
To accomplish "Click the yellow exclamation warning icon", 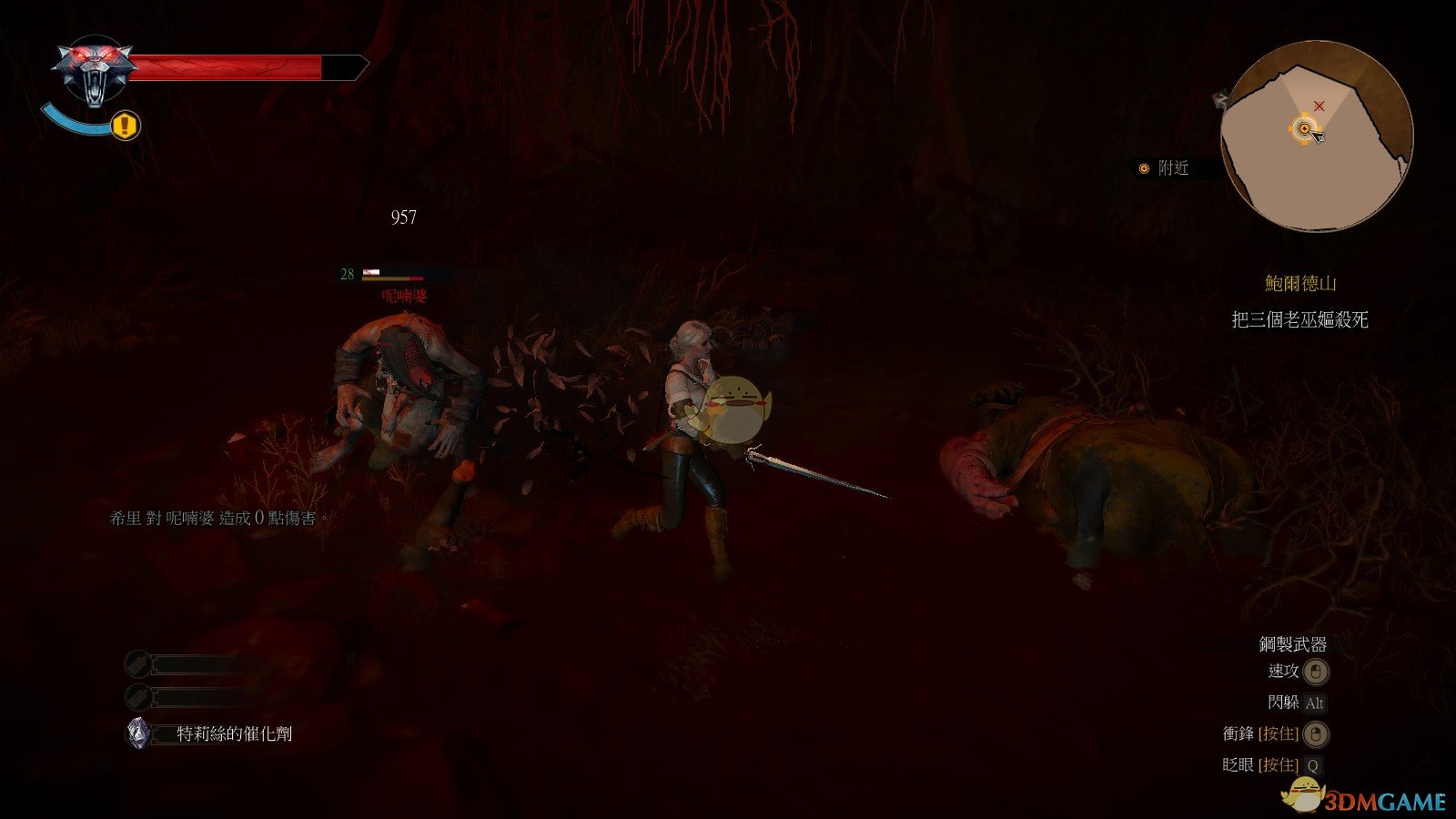I will [x=126, y=125].
